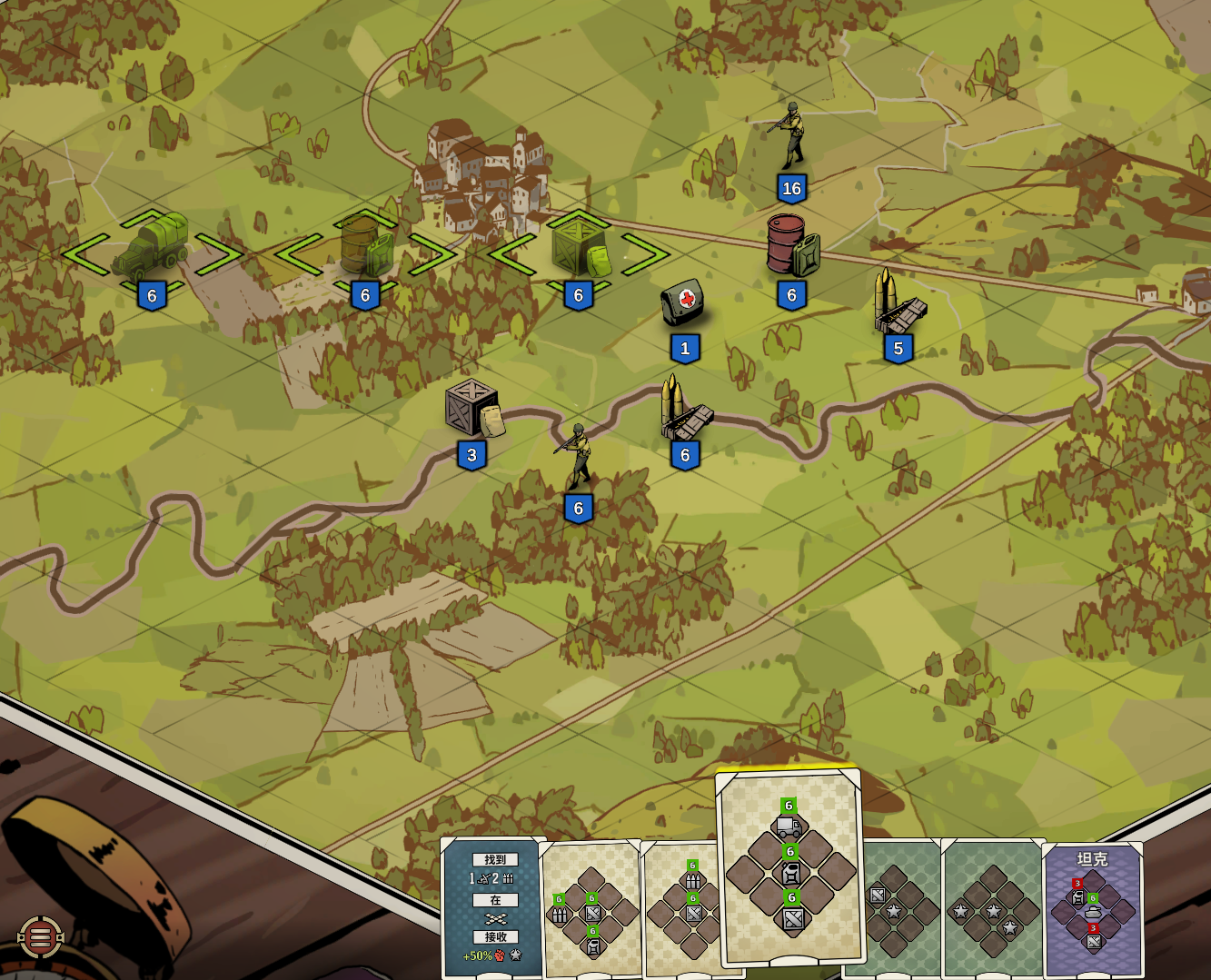This screenshot has width=1211, height=980.
Task: Open the red hamburger menu button
Action: [x=41, y=937]
